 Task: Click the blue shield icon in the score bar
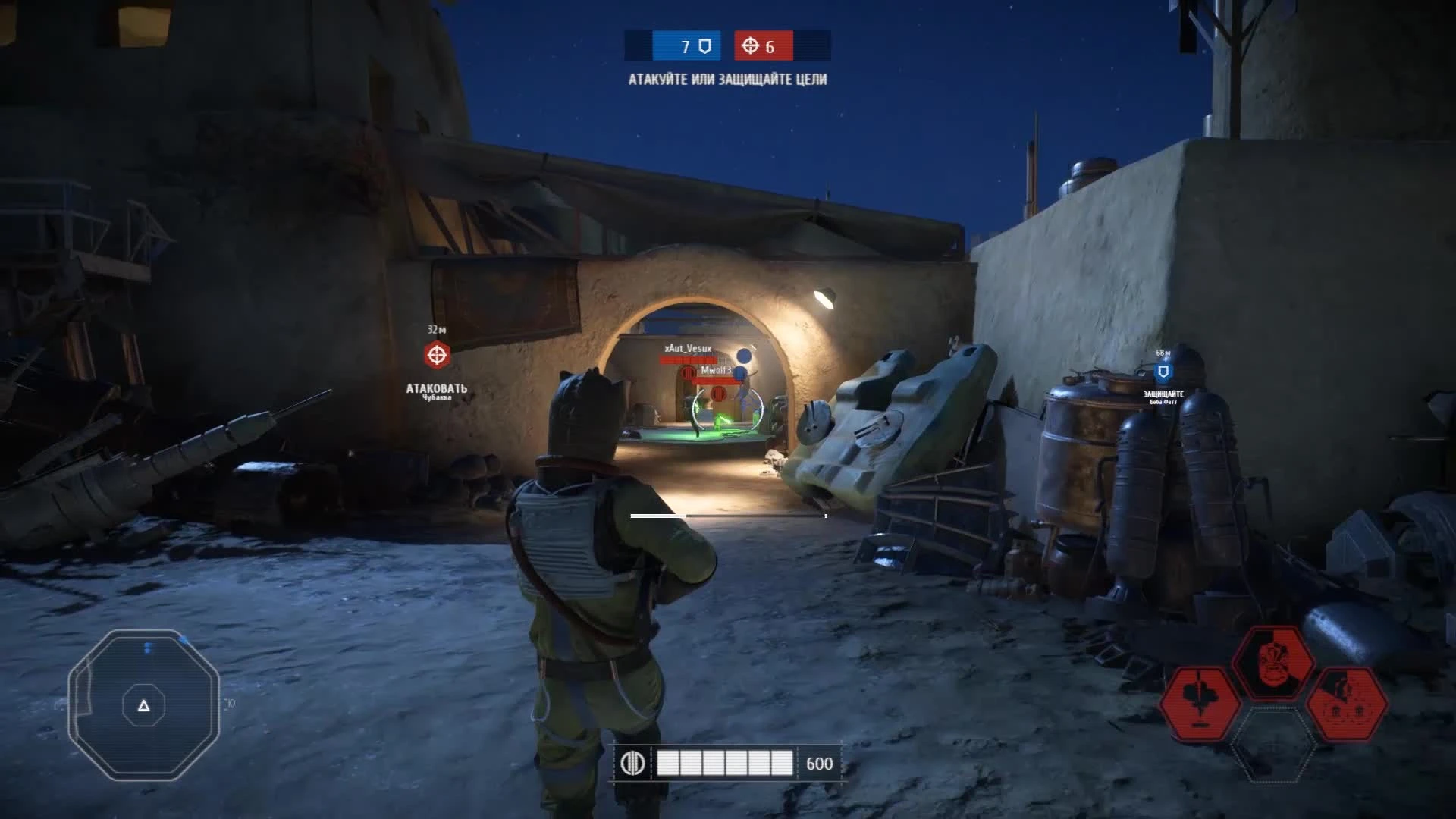704,44
